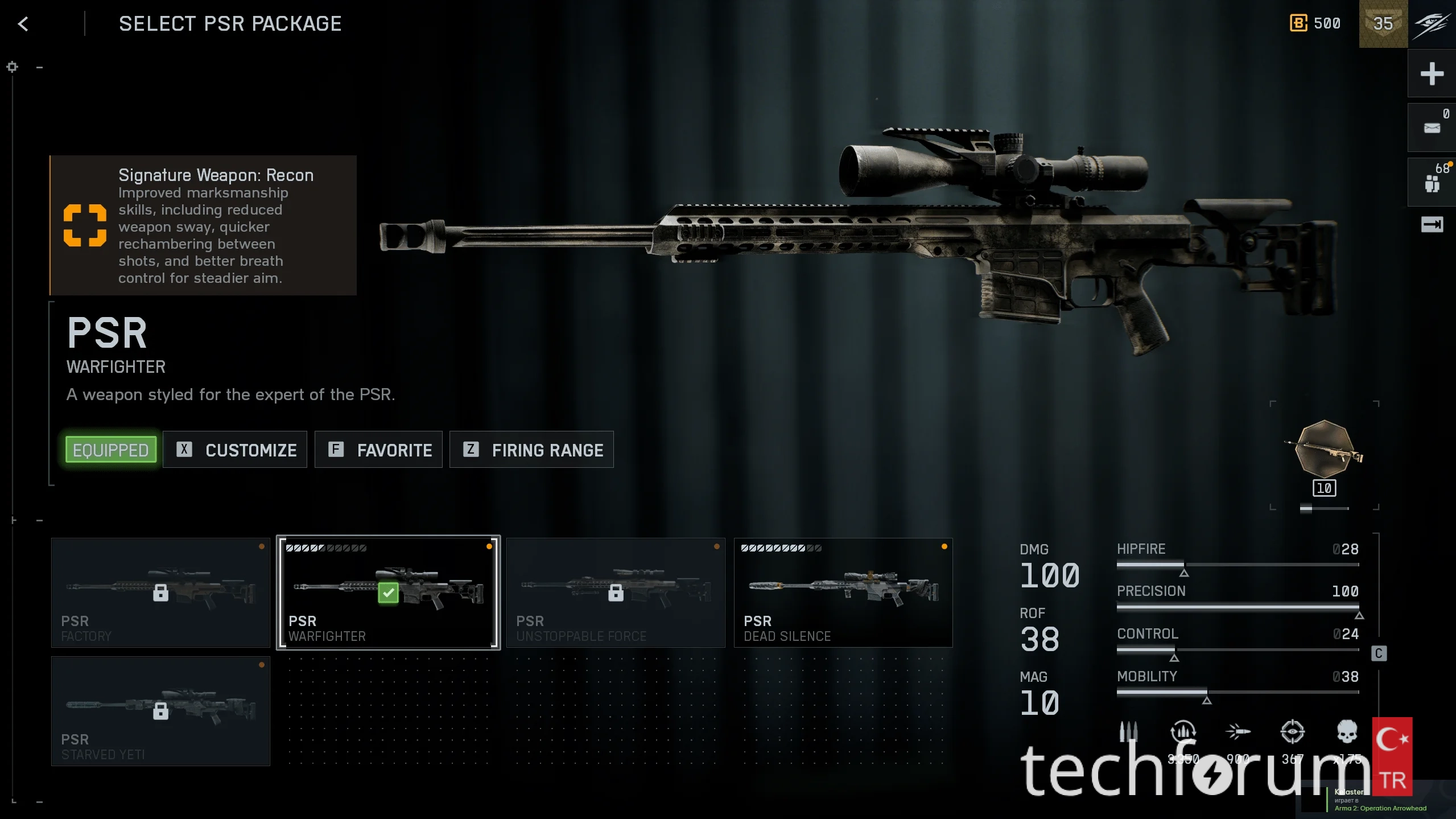This screenshot has height=819, width=1456.
Task: Open the weapon mastery badge
Action: pyautogui.click(x=1325, y=450)
